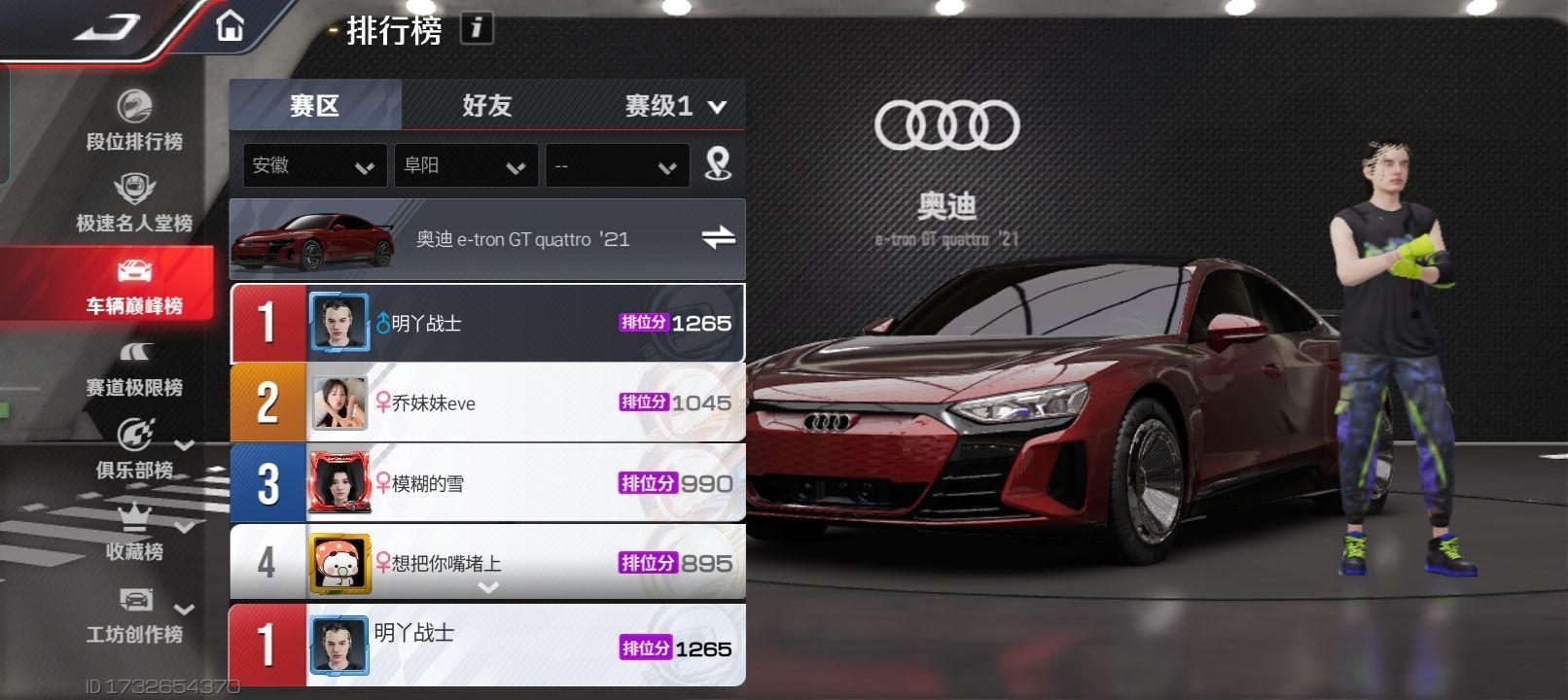Expand the 收藏榜 sidebar entry

tap(136, 532)
